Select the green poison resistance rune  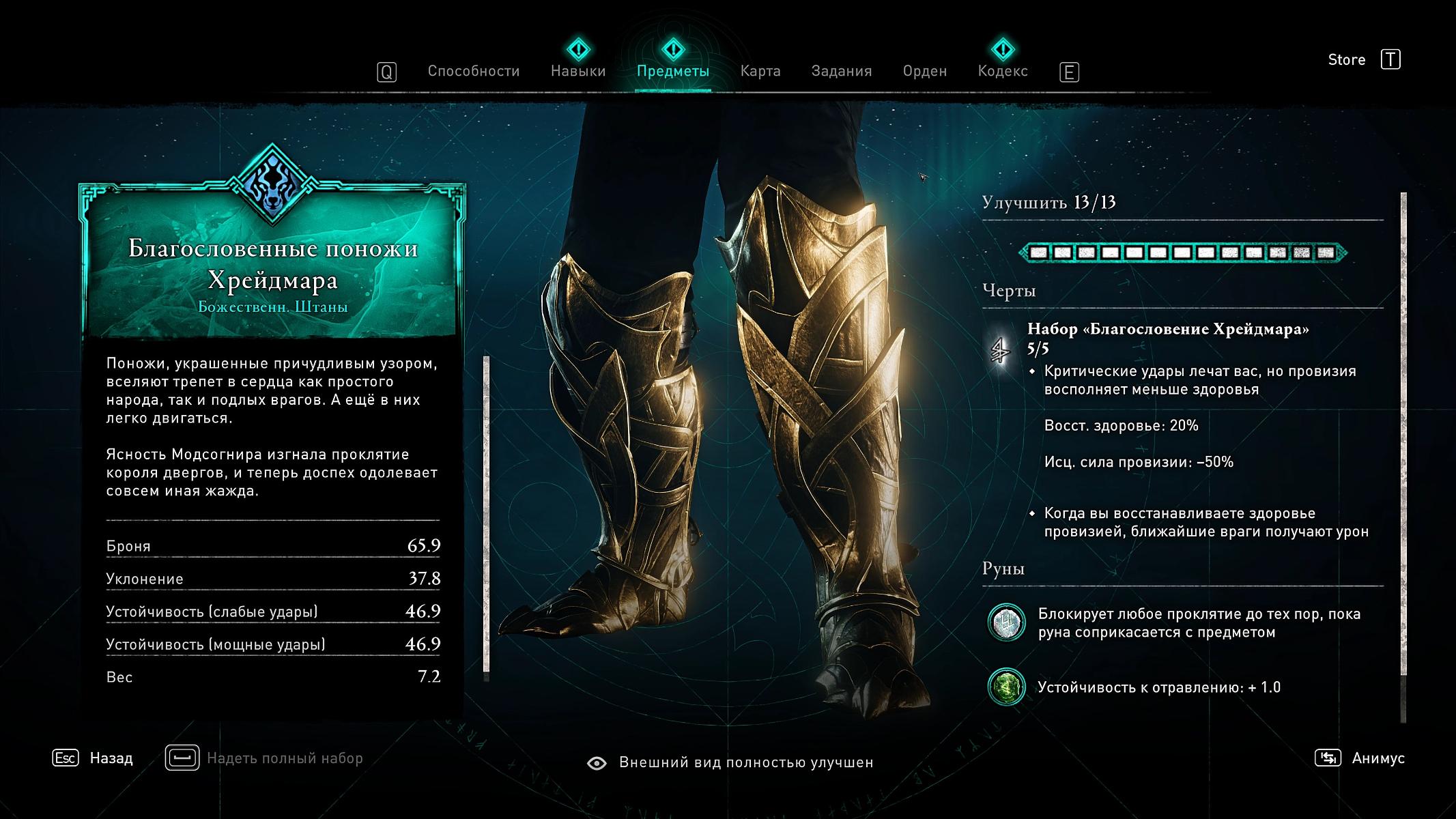[x=1006, y=687]
